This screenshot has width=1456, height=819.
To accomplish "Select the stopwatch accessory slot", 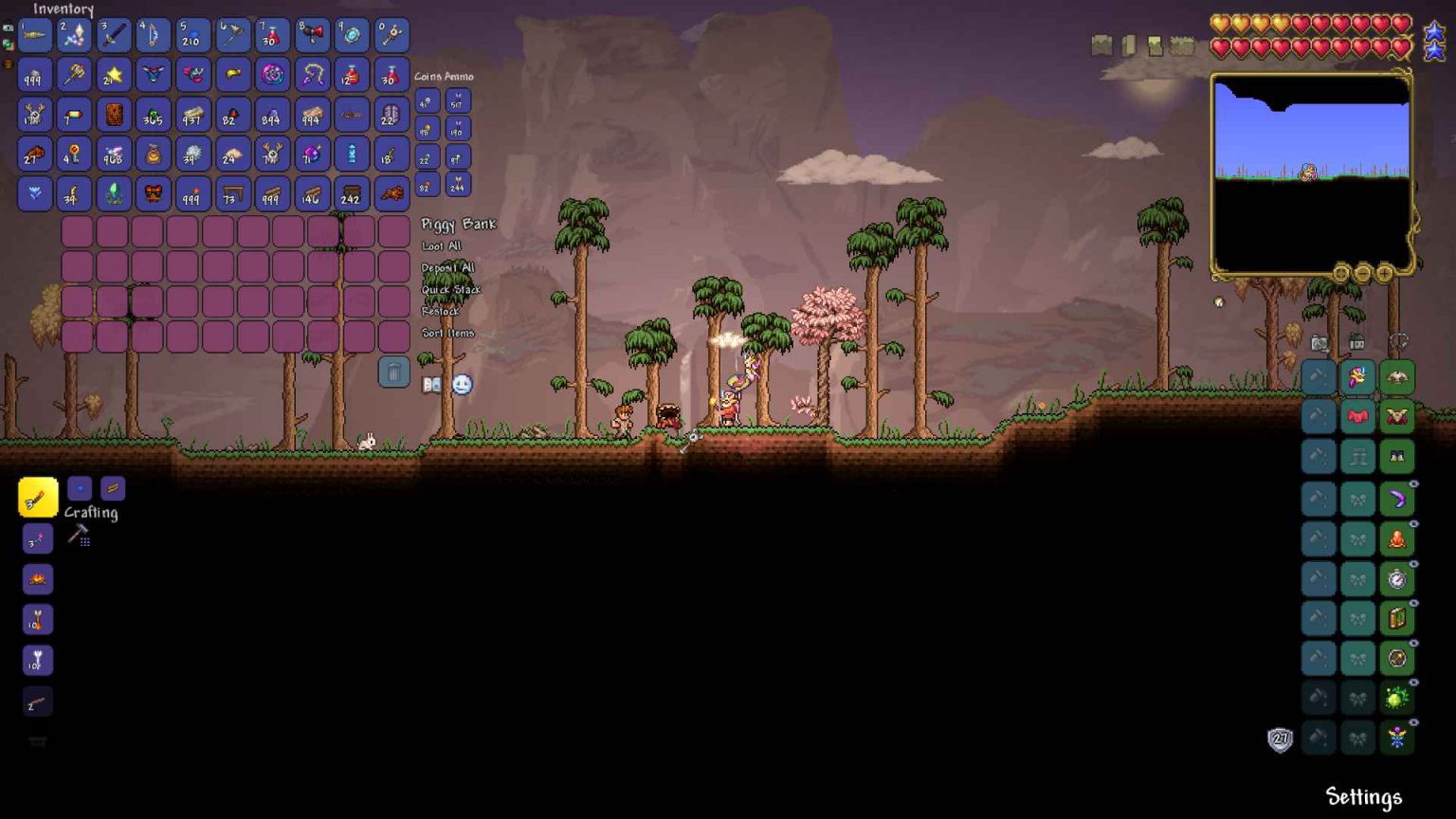I will [1396, 578].
